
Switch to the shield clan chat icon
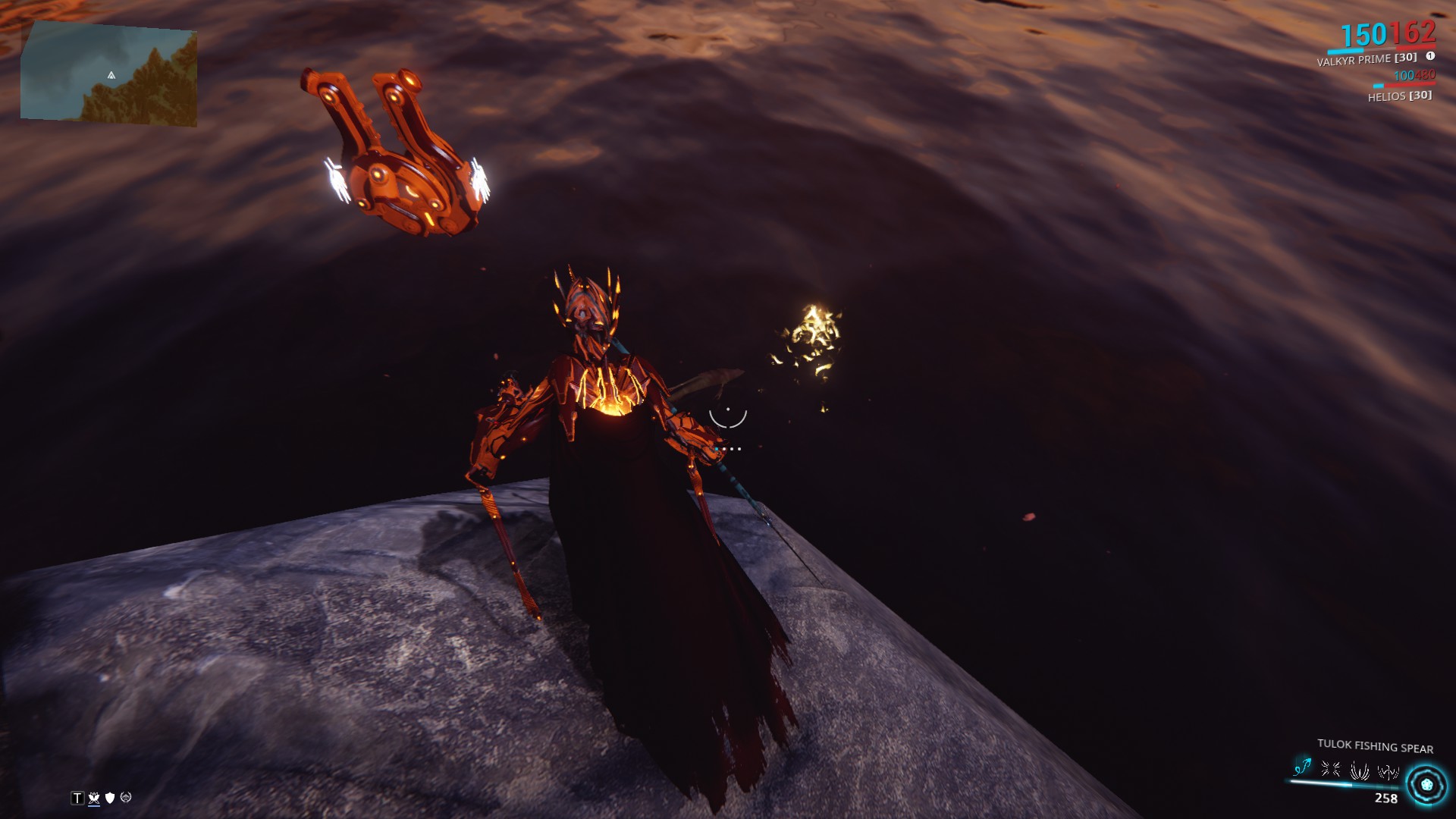click(x=110, y=798)
